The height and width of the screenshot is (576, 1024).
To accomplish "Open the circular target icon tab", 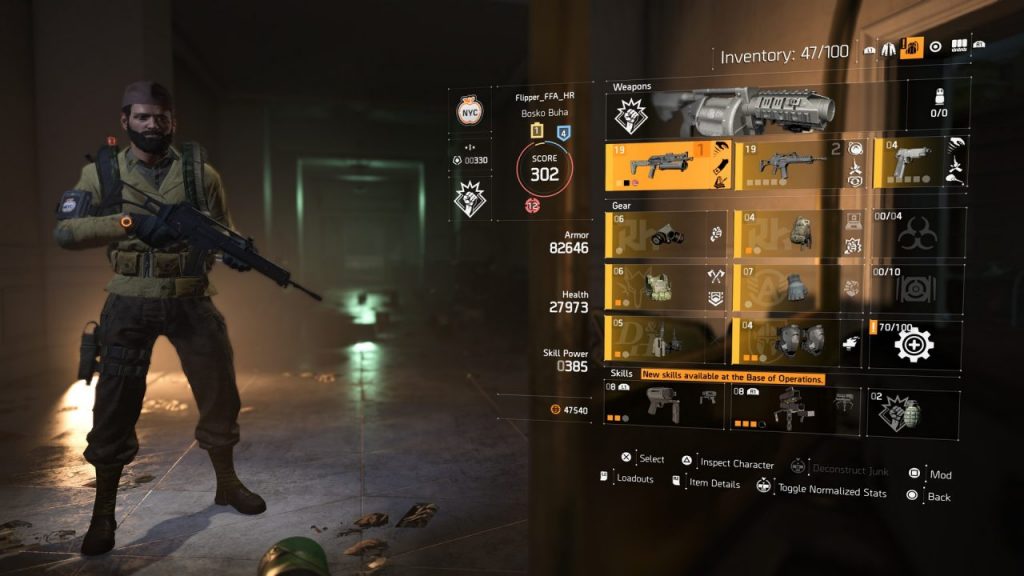I will click(x=936, y=47).
